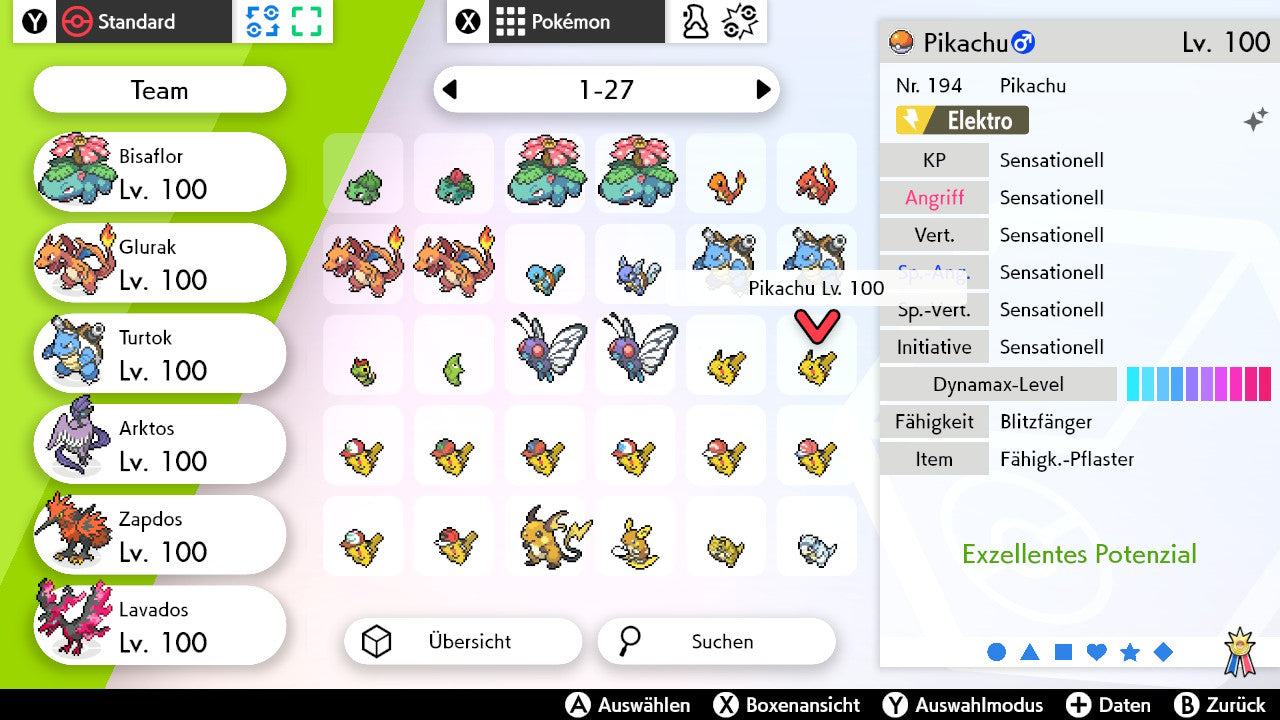The image size is (1280, 720).
Task: Open the Suchen search function
Action: pos(716,641)
